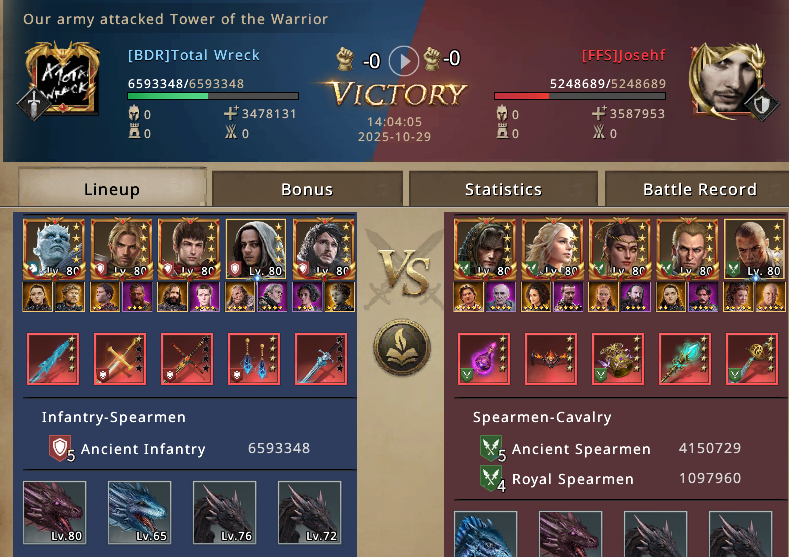
Task: Select the Lv.65 blue dragon
Action: tap(139, 512)
